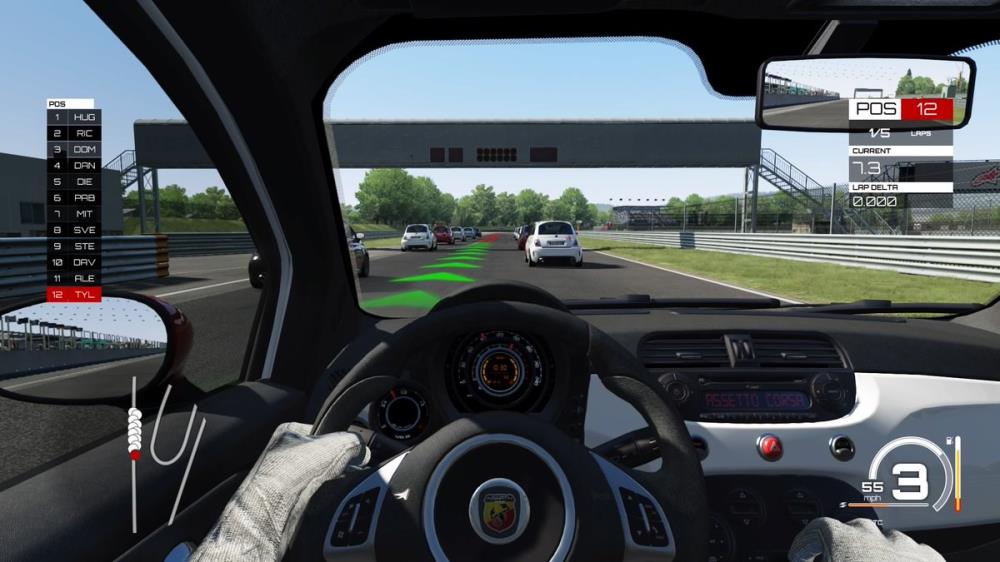Select the SVE row in the leaderboard
This screenshot has height=562, width=1000.
click(x=73, y=230)
